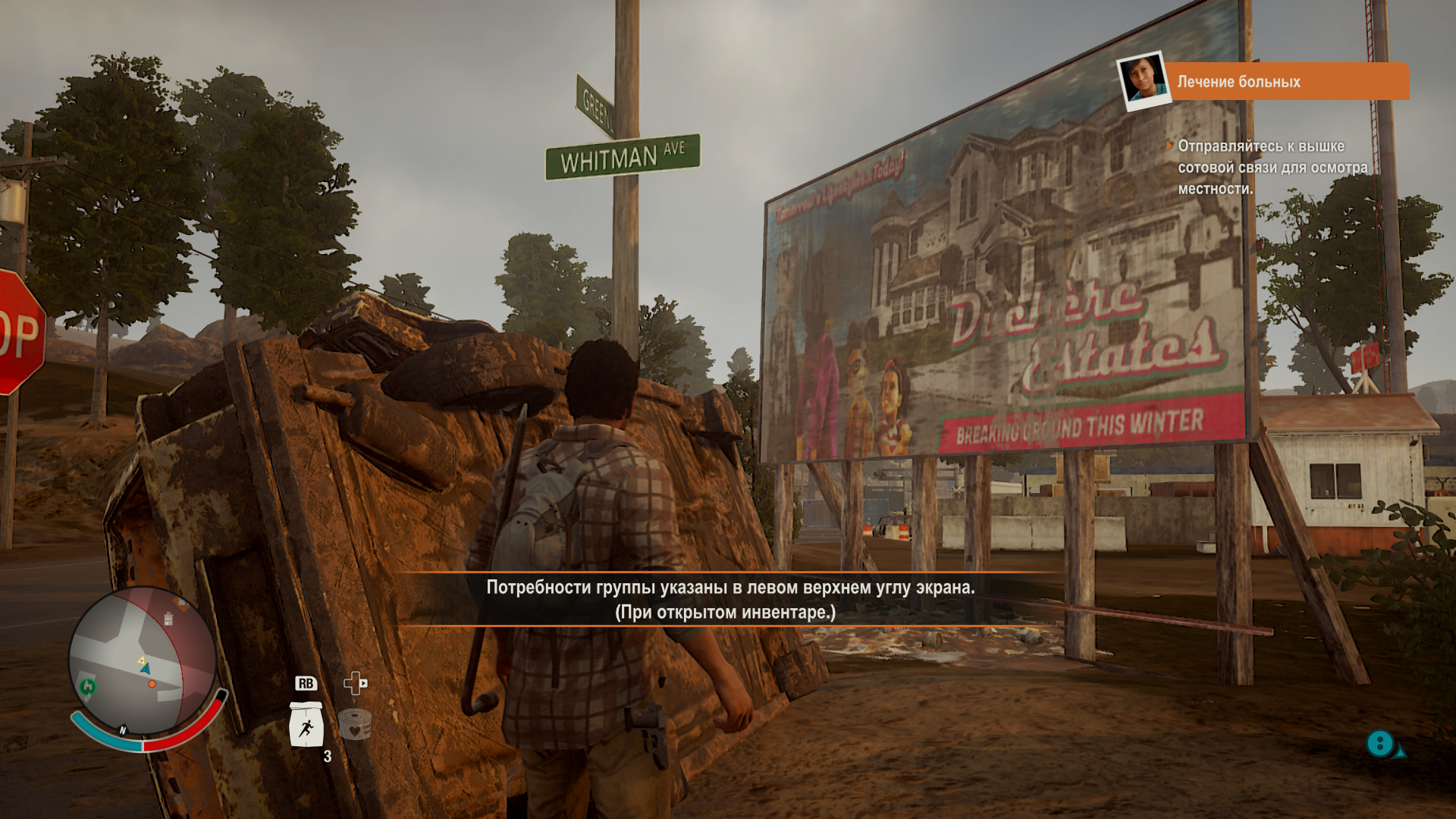Open the circular minimap
1456x819 pixels.
tap(143, 661)
